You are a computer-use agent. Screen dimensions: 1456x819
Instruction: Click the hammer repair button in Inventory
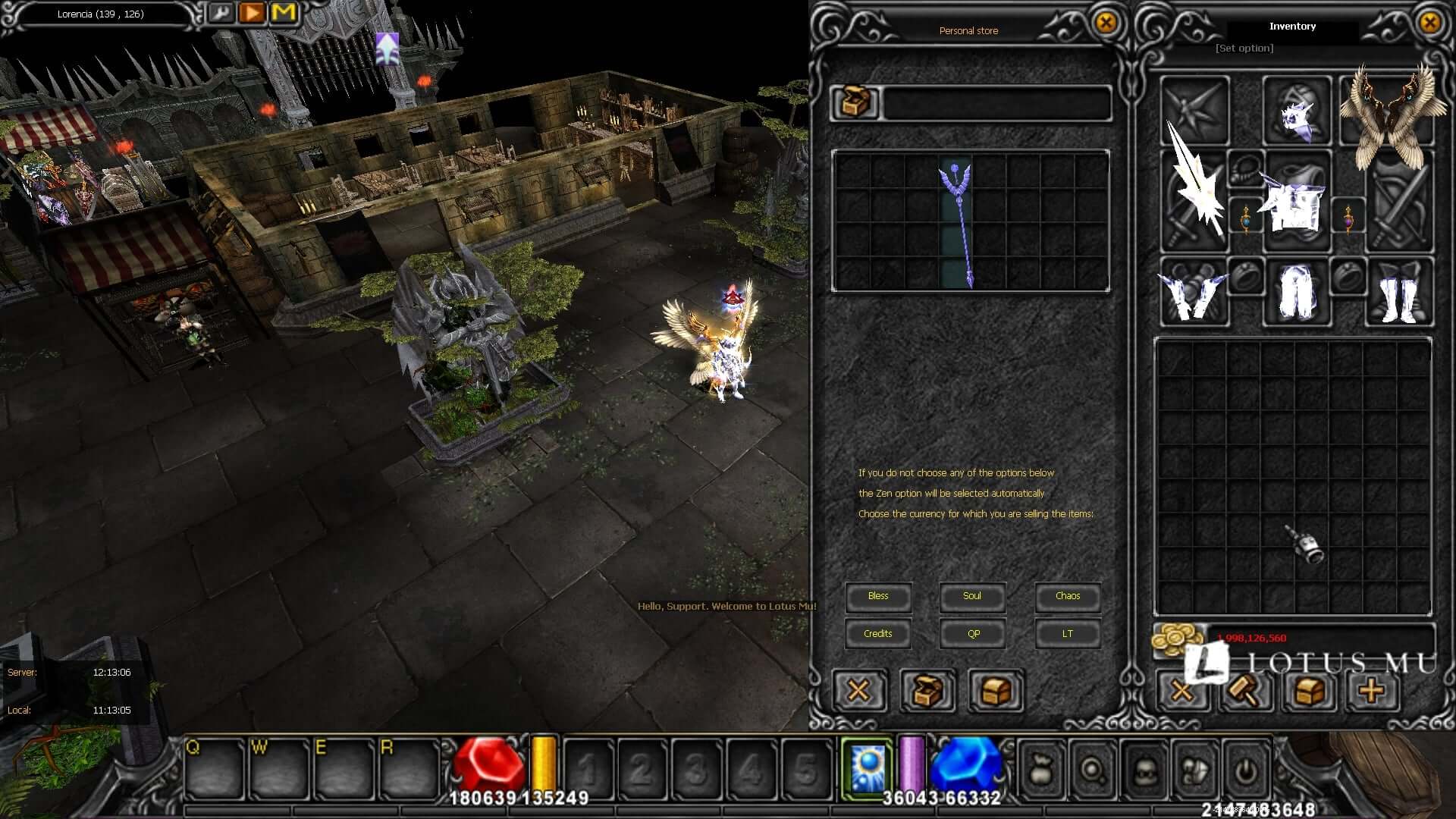click(x=1246, y=691)
